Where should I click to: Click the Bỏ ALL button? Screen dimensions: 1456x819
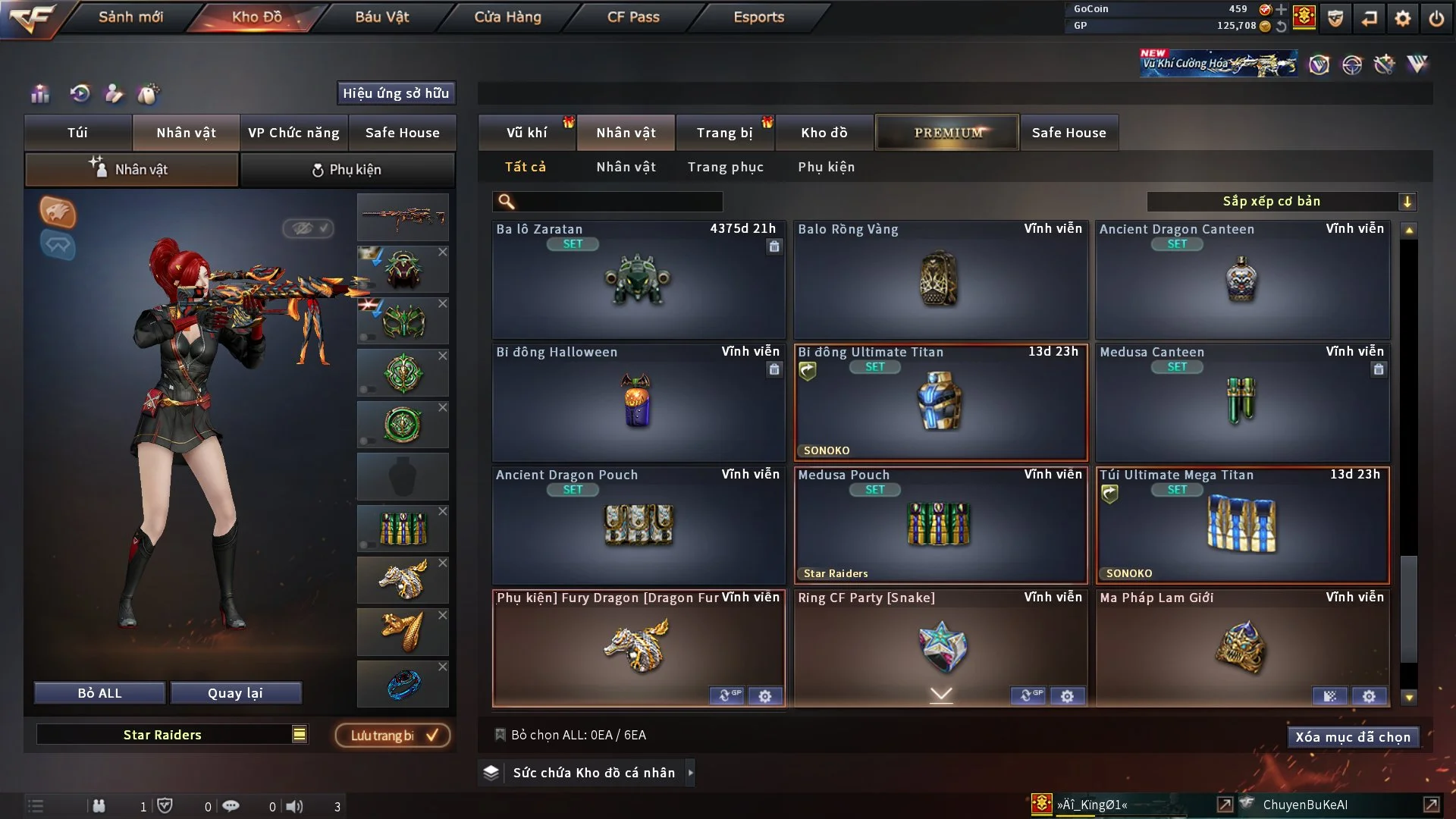coord(99,693)
